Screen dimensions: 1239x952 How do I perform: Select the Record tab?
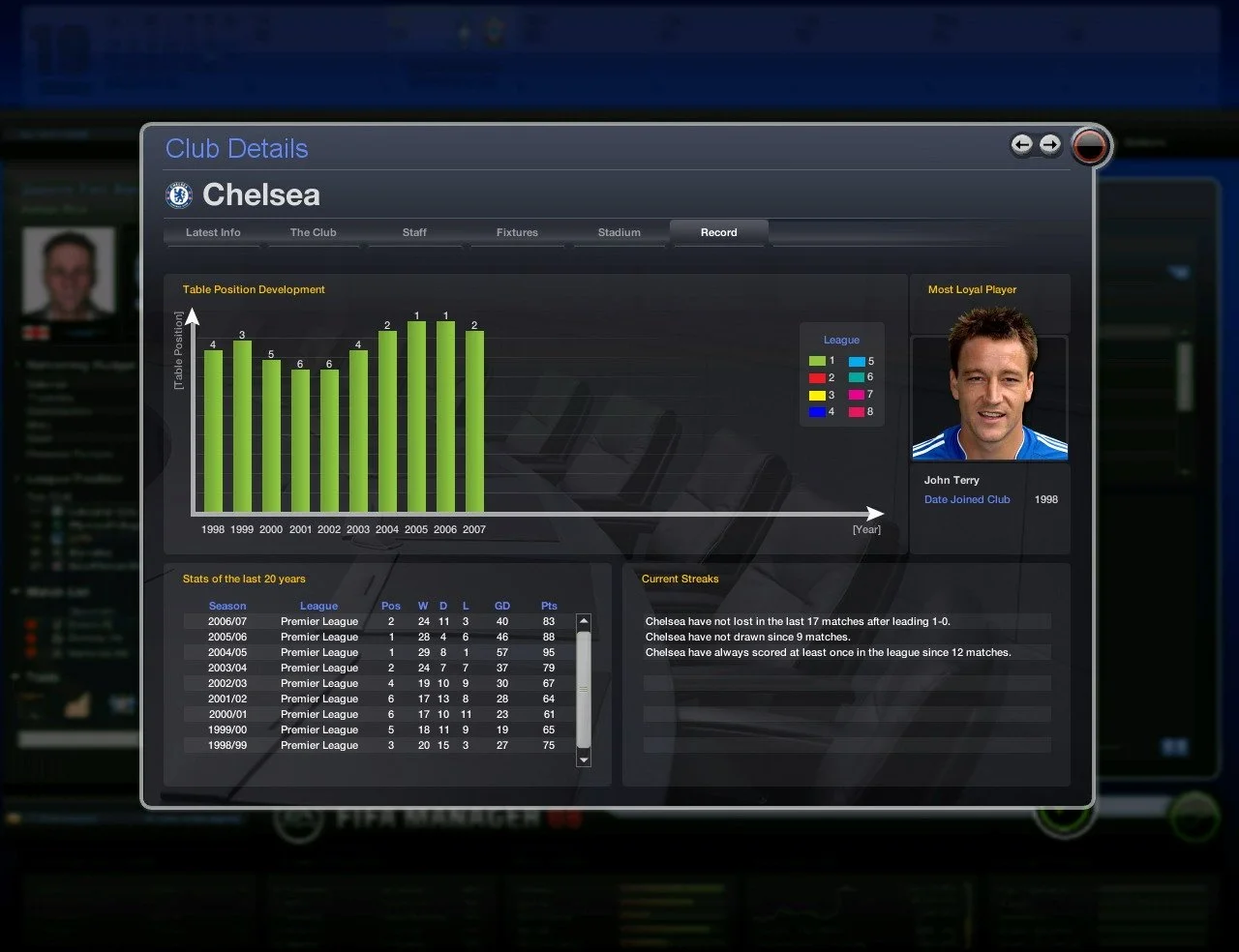[x=718, y=232]
